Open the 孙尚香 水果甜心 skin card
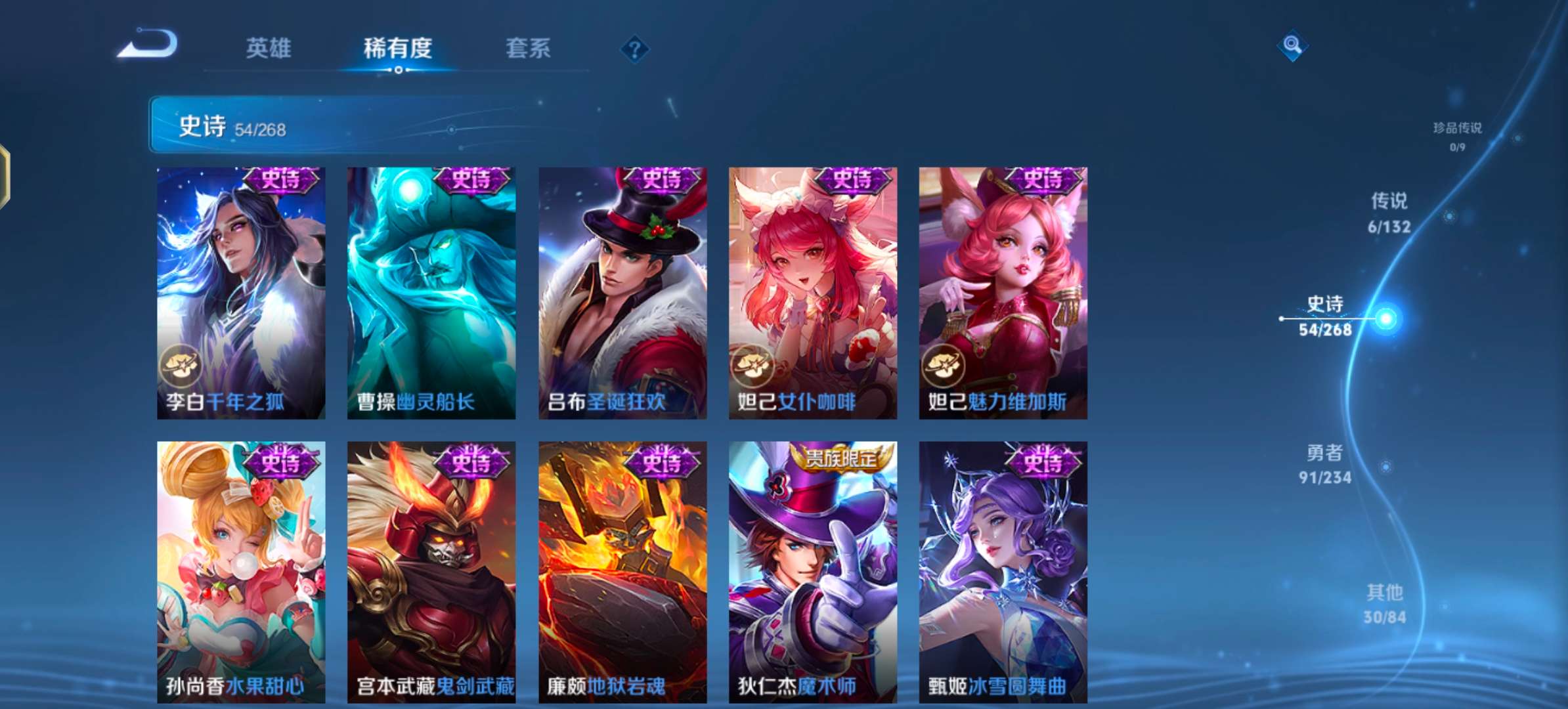 (x=241, y=571)
